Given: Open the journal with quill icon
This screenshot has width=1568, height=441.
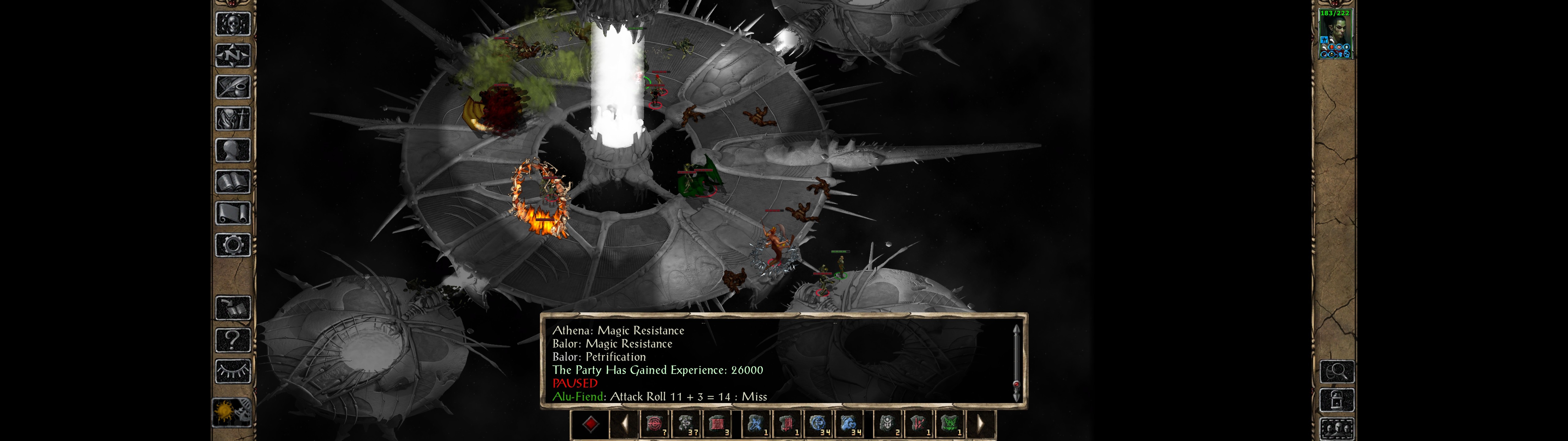Looking at the screenshot, I should [233, 87].
